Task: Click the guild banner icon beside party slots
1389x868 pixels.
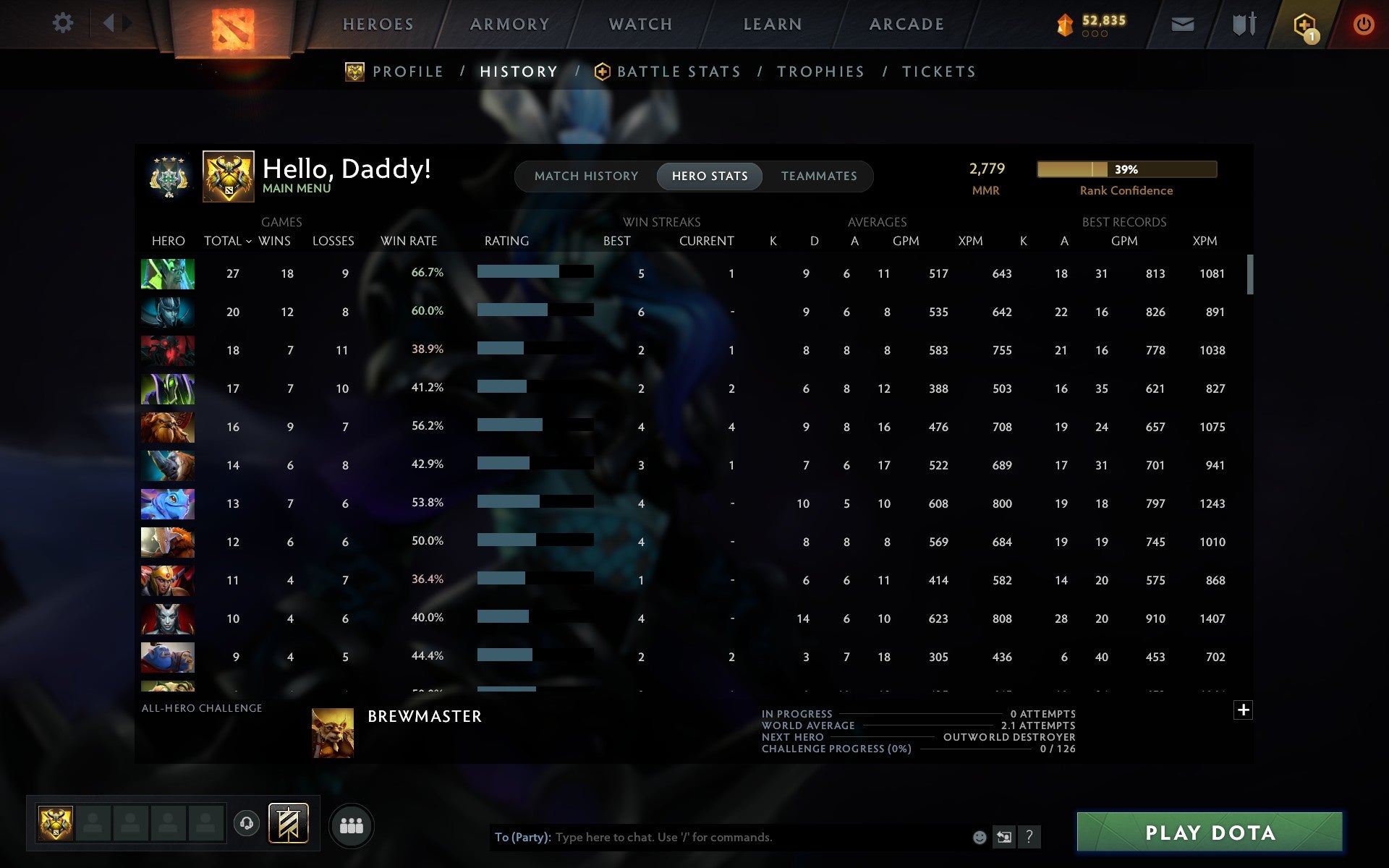Action: 288,824
